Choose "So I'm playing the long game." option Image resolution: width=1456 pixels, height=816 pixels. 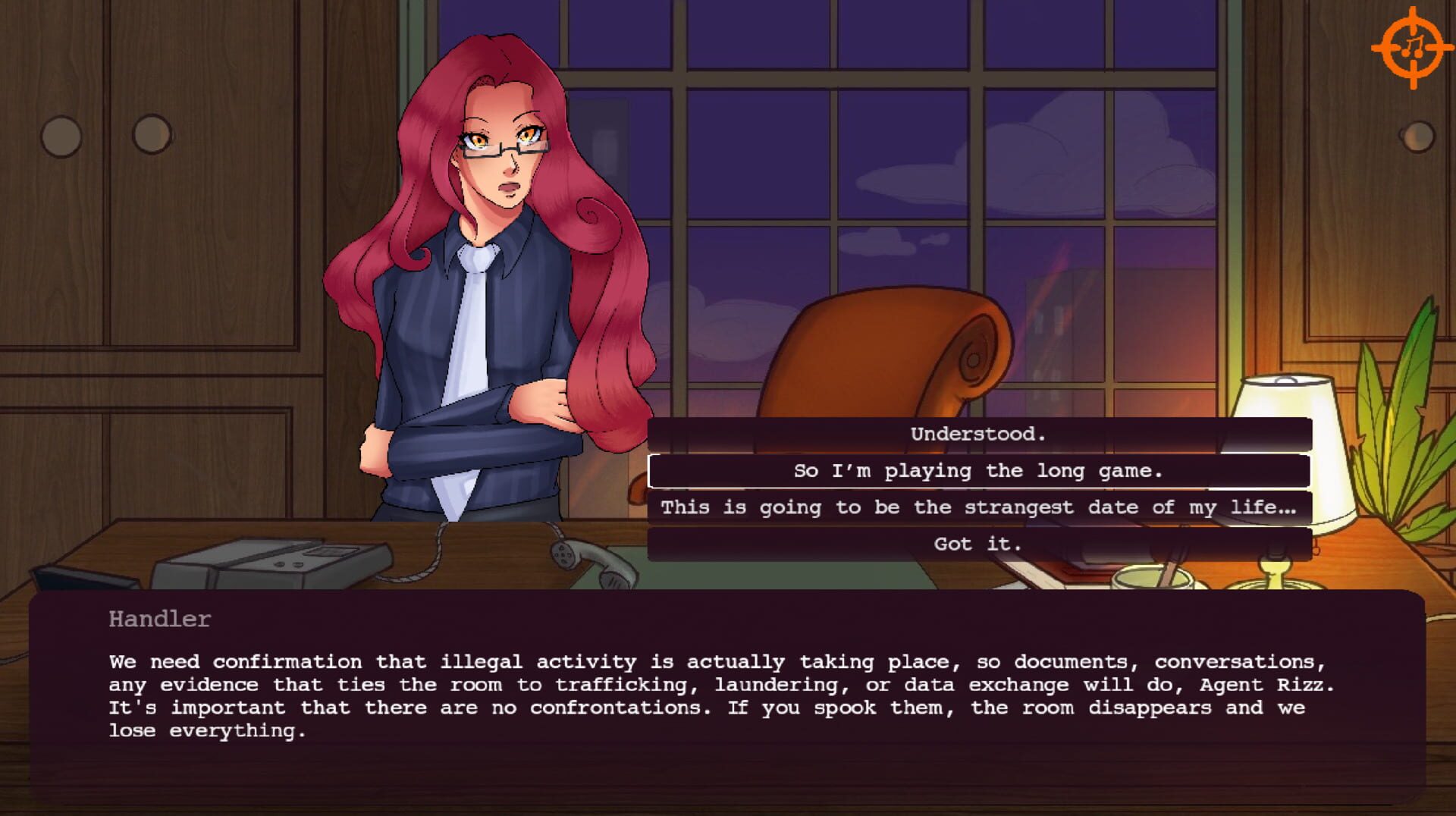pyautogui.click(x=978, y=471)
